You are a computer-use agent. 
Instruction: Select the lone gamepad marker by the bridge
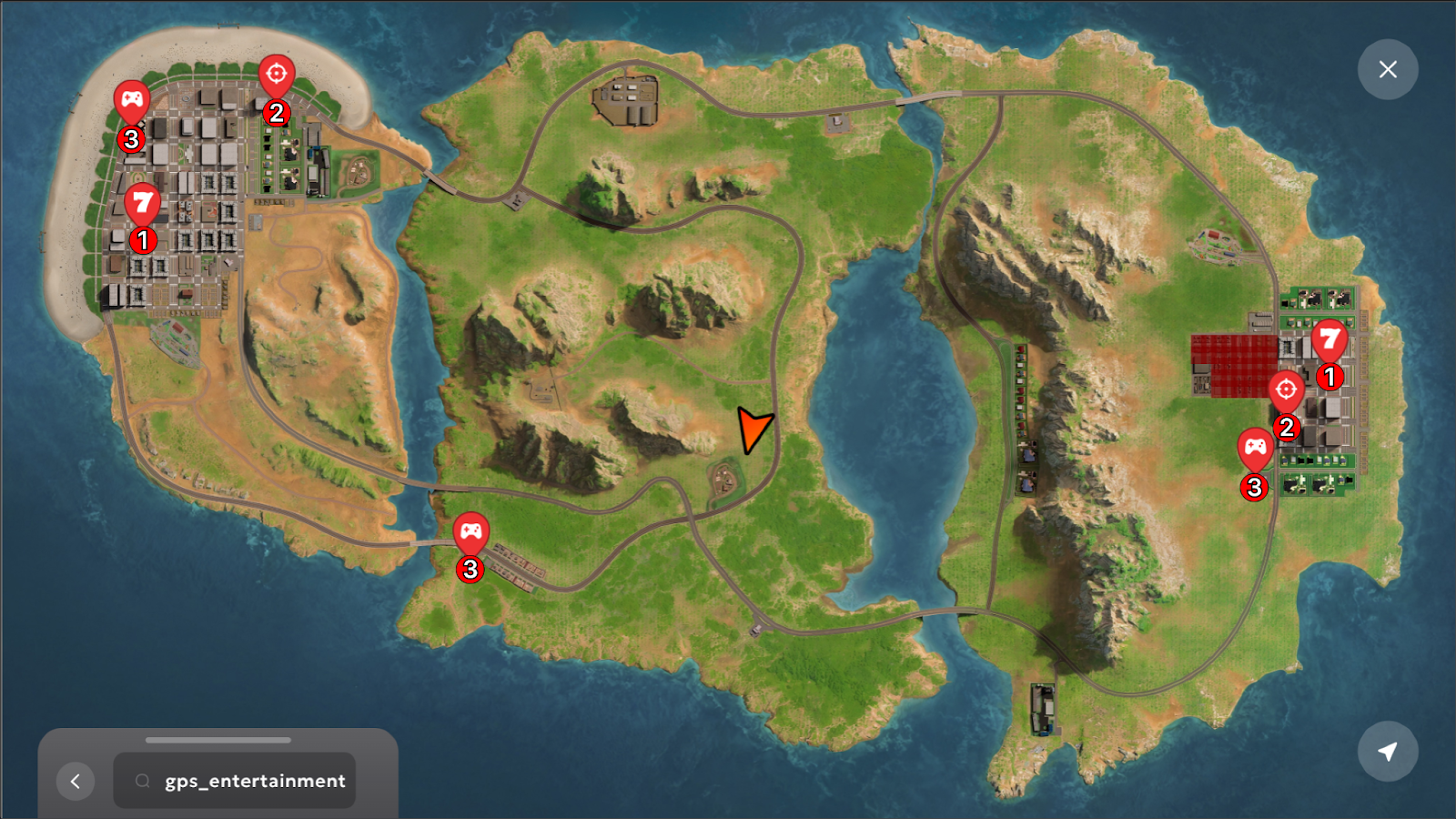(x=470, y=531)
